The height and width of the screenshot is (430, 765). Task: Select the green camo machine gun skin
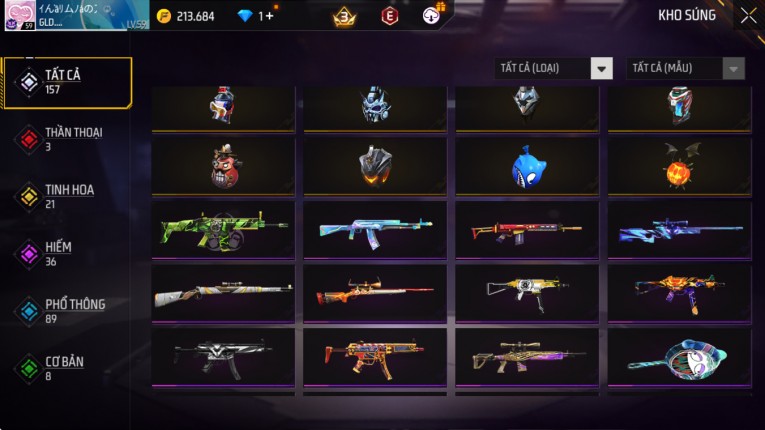coord(224,229)
